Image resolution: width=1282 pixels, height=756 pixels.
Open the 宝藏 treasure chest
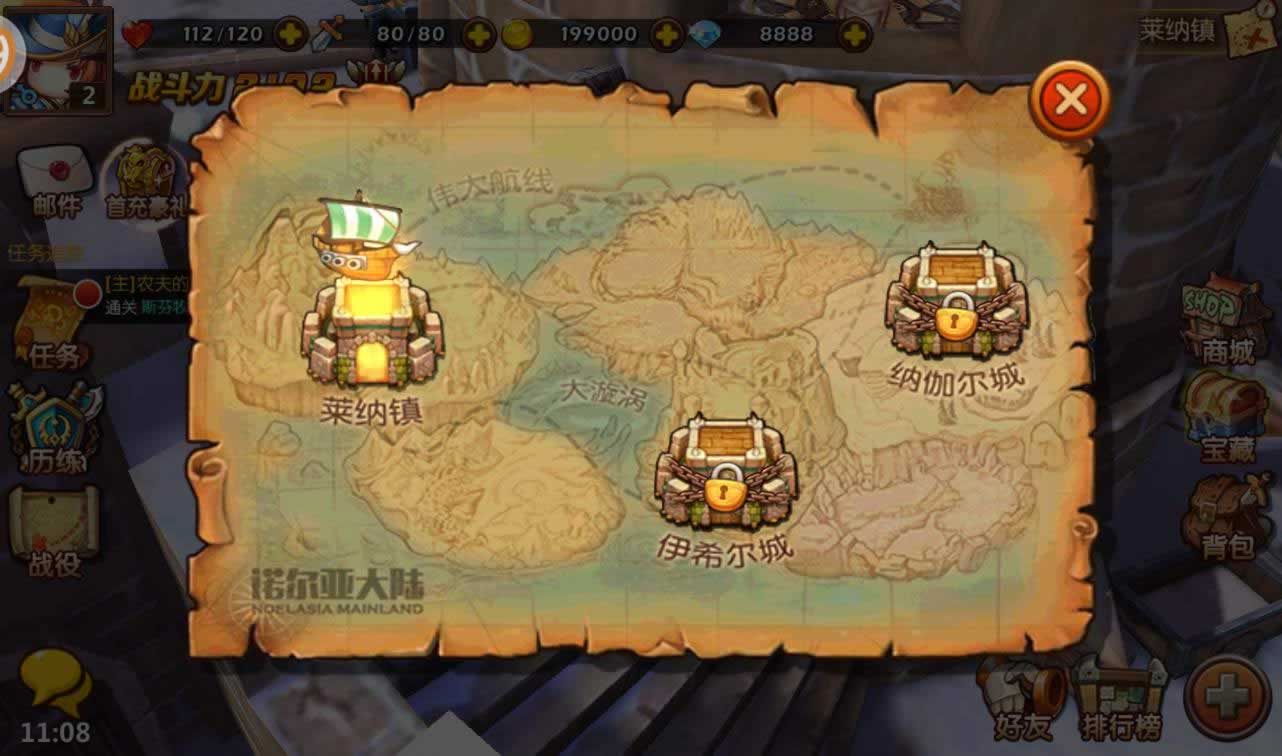point(1227,417)
